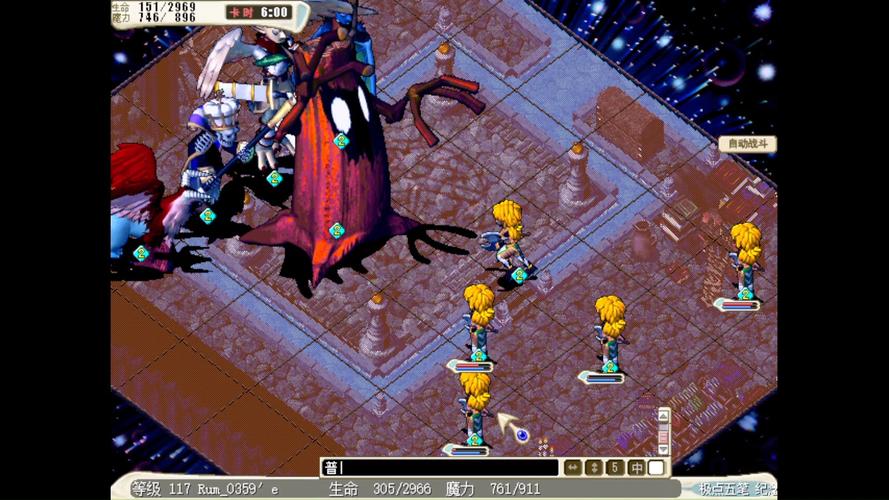Click the vertical double-arrow chat button
Viewport: 889px width, 500px height.
pos(594,467)
